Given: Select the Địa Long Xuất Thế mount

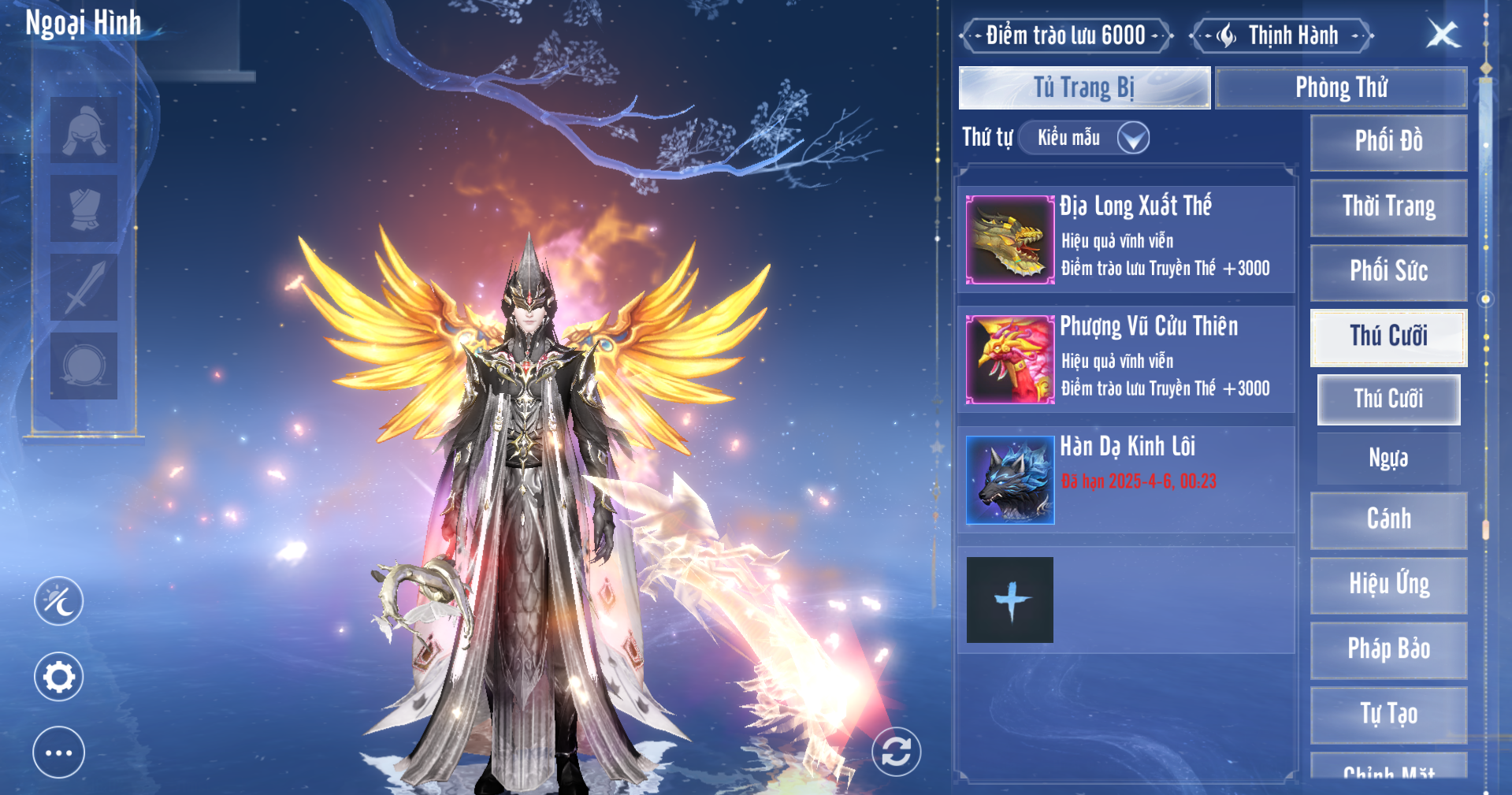Looking at the screenshot, I should pyautogui.click(x=1126, y=239).
